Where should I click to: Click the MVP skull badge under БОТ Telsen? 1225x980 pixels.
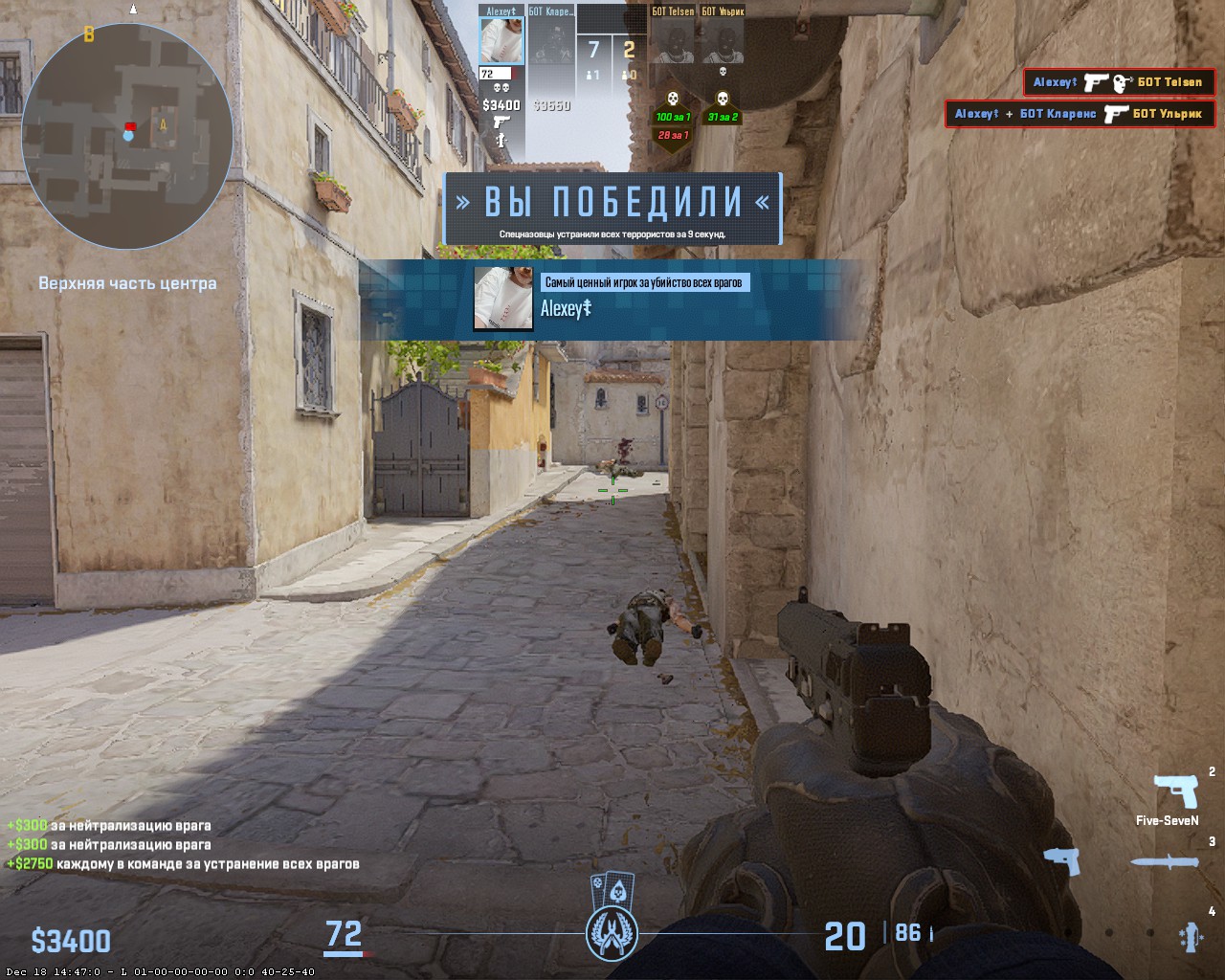pos(673,99)
